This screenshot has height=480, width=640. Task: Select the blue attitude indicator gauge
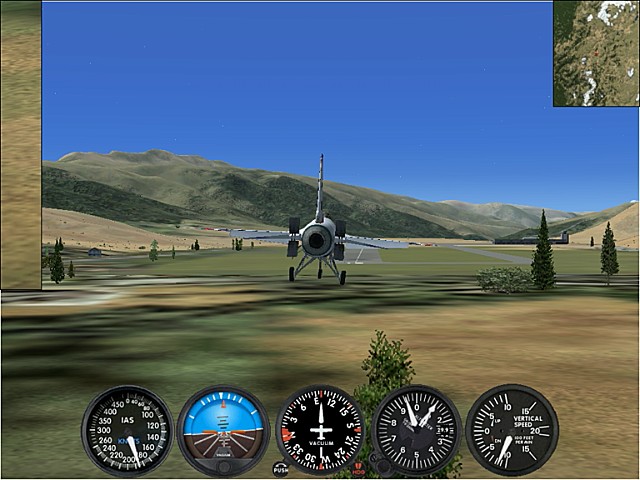(x=223, y=430)
